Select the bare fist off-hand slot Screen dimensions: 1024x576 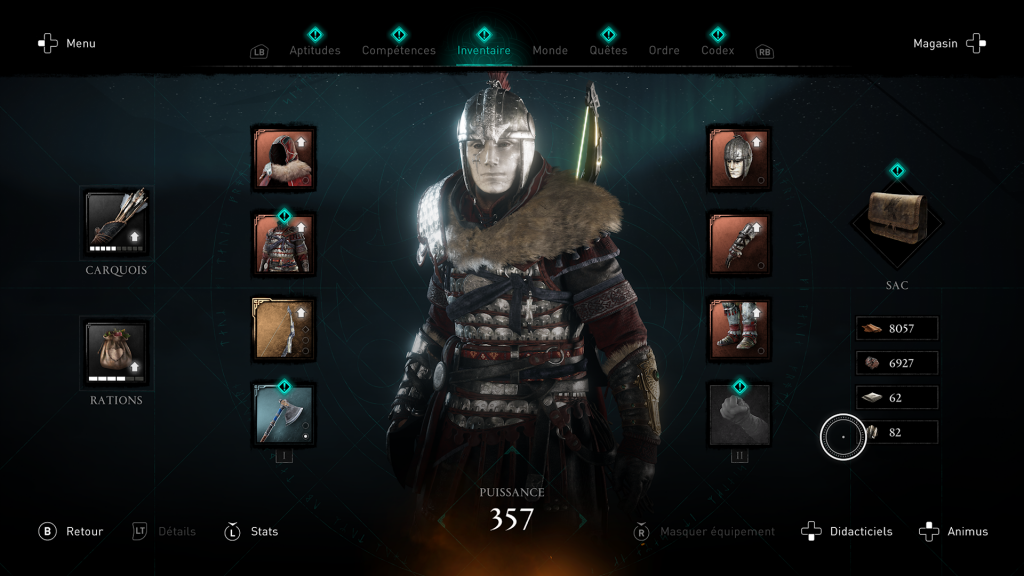(x=739, y=414)
